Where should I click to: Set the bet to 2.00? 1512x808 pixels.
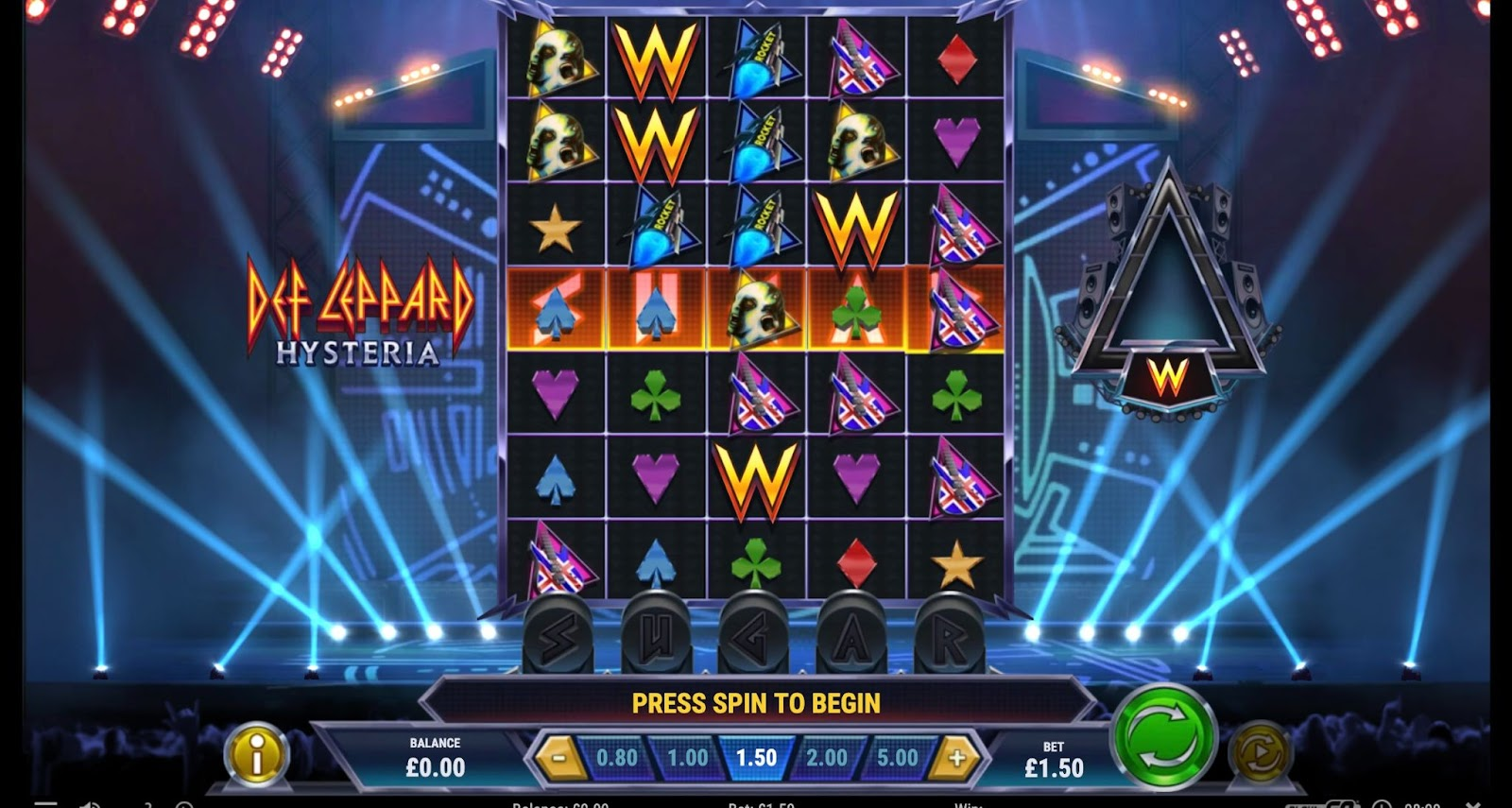826,757
